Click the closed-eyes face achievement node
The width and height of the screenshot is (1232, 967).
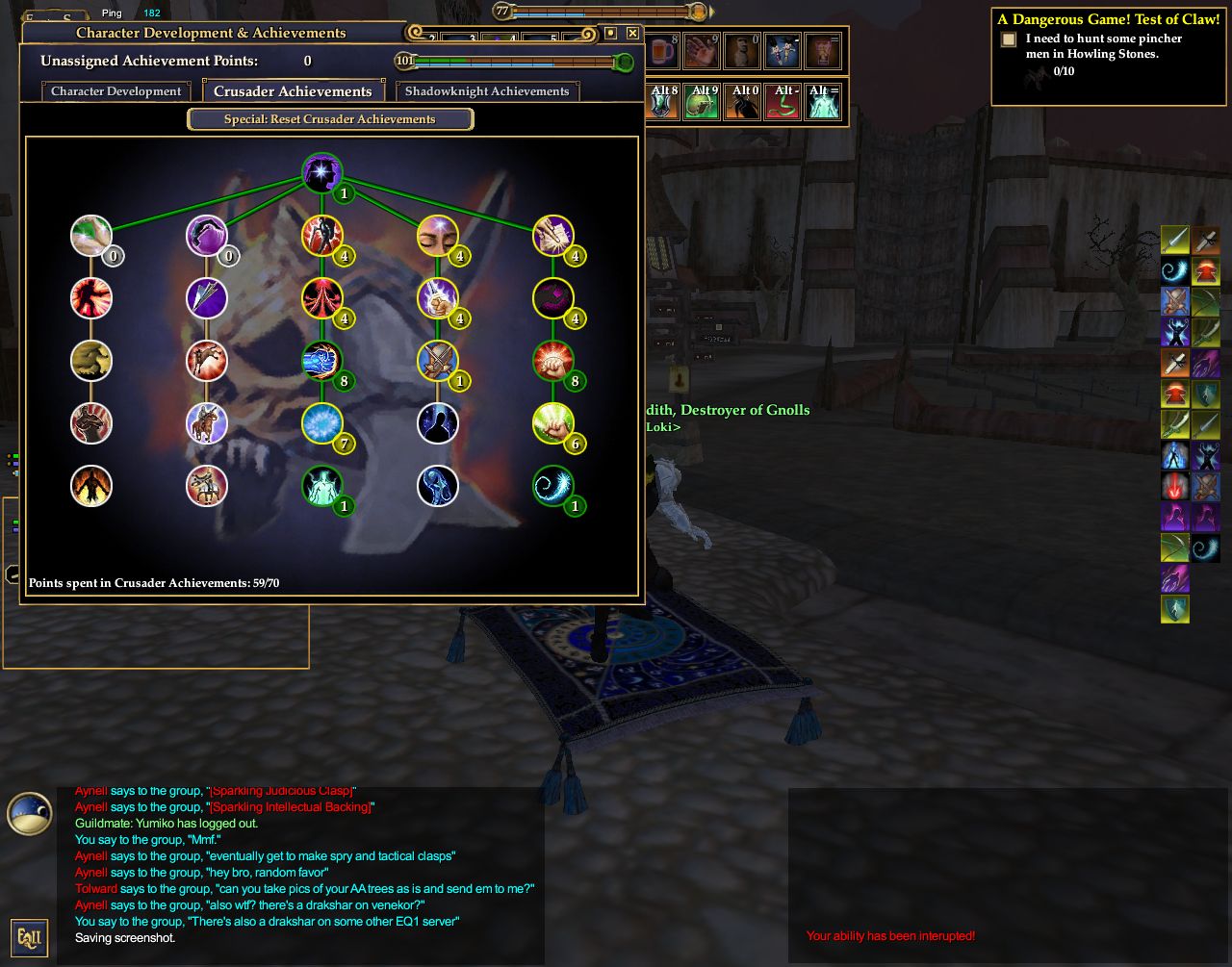(437, 236)
